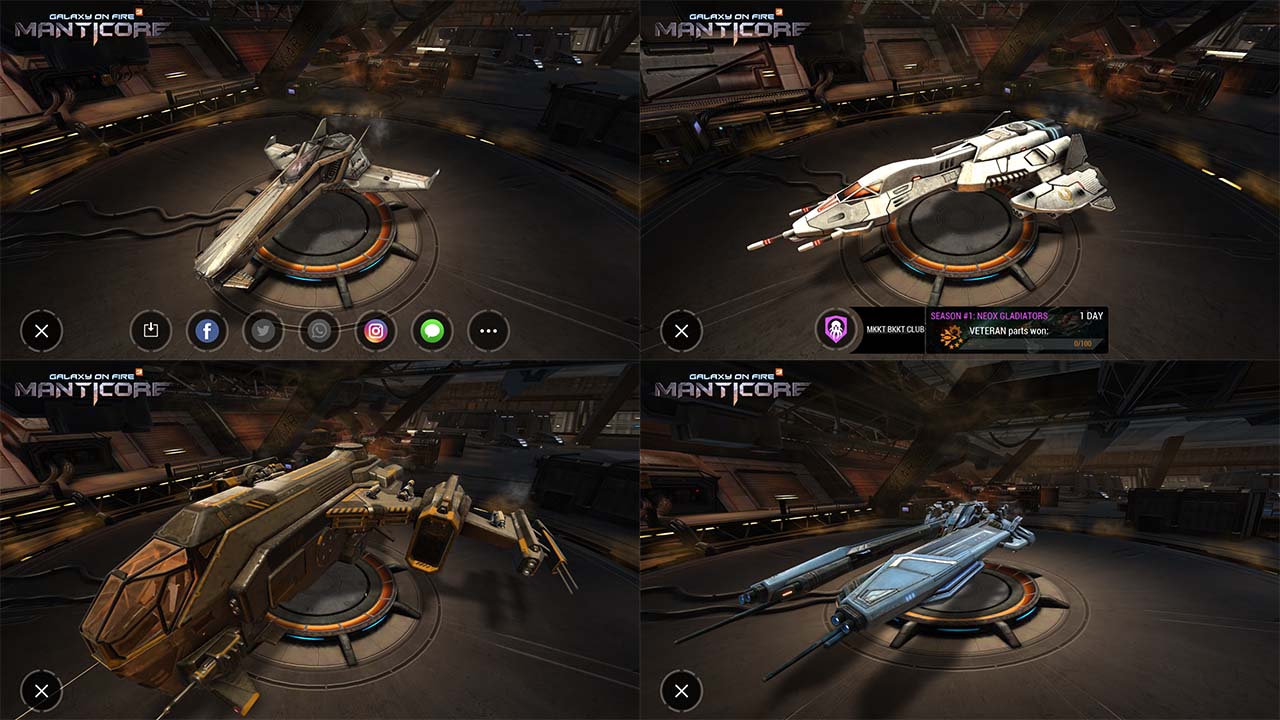Dismiss the bottom-left hangar screen
This screenshot has width=1280, height=720.
click(41, 690)
